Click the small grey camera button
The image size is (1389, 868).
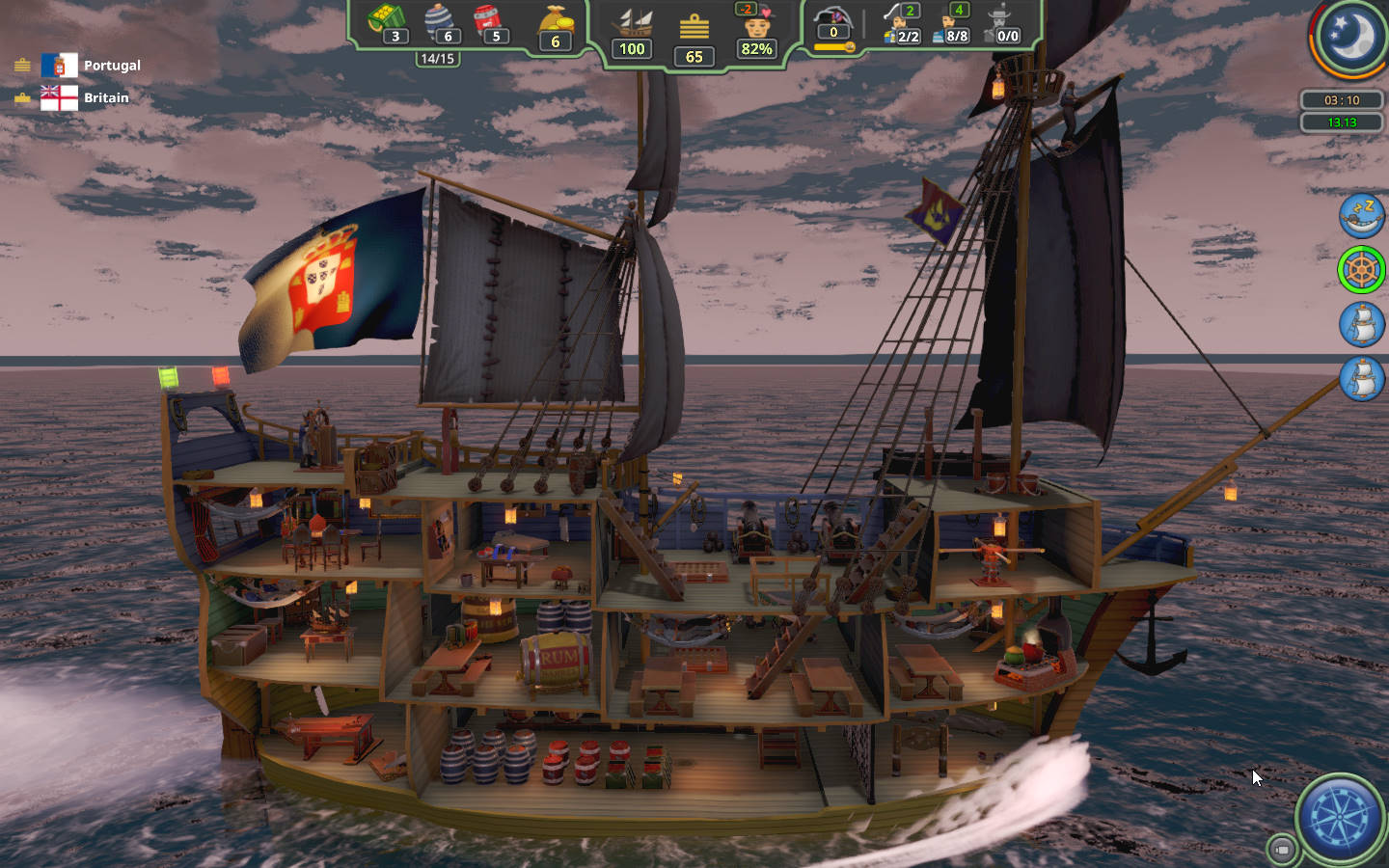pos(1281,849)
